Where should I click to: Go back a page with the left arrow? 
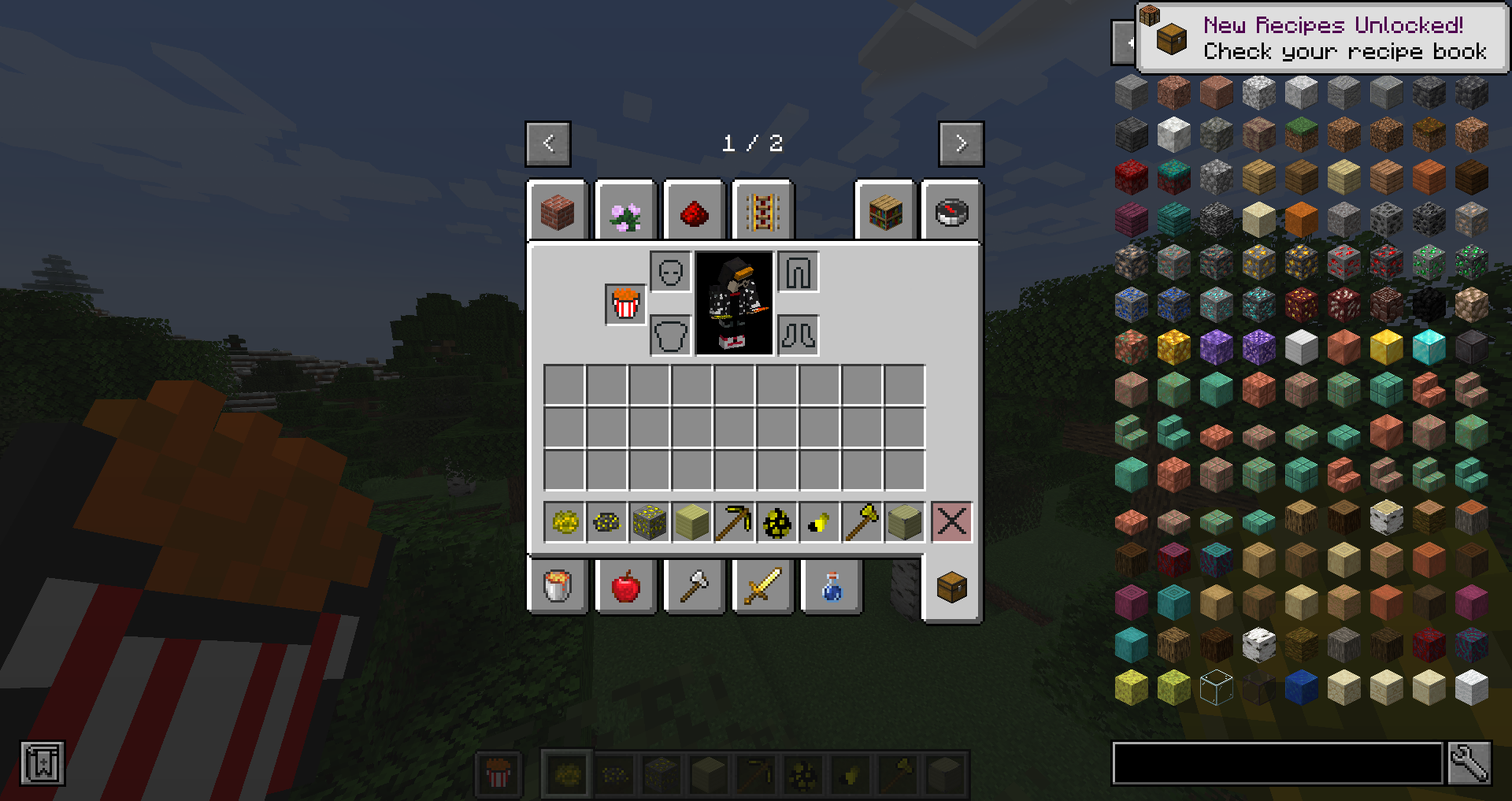548,144
